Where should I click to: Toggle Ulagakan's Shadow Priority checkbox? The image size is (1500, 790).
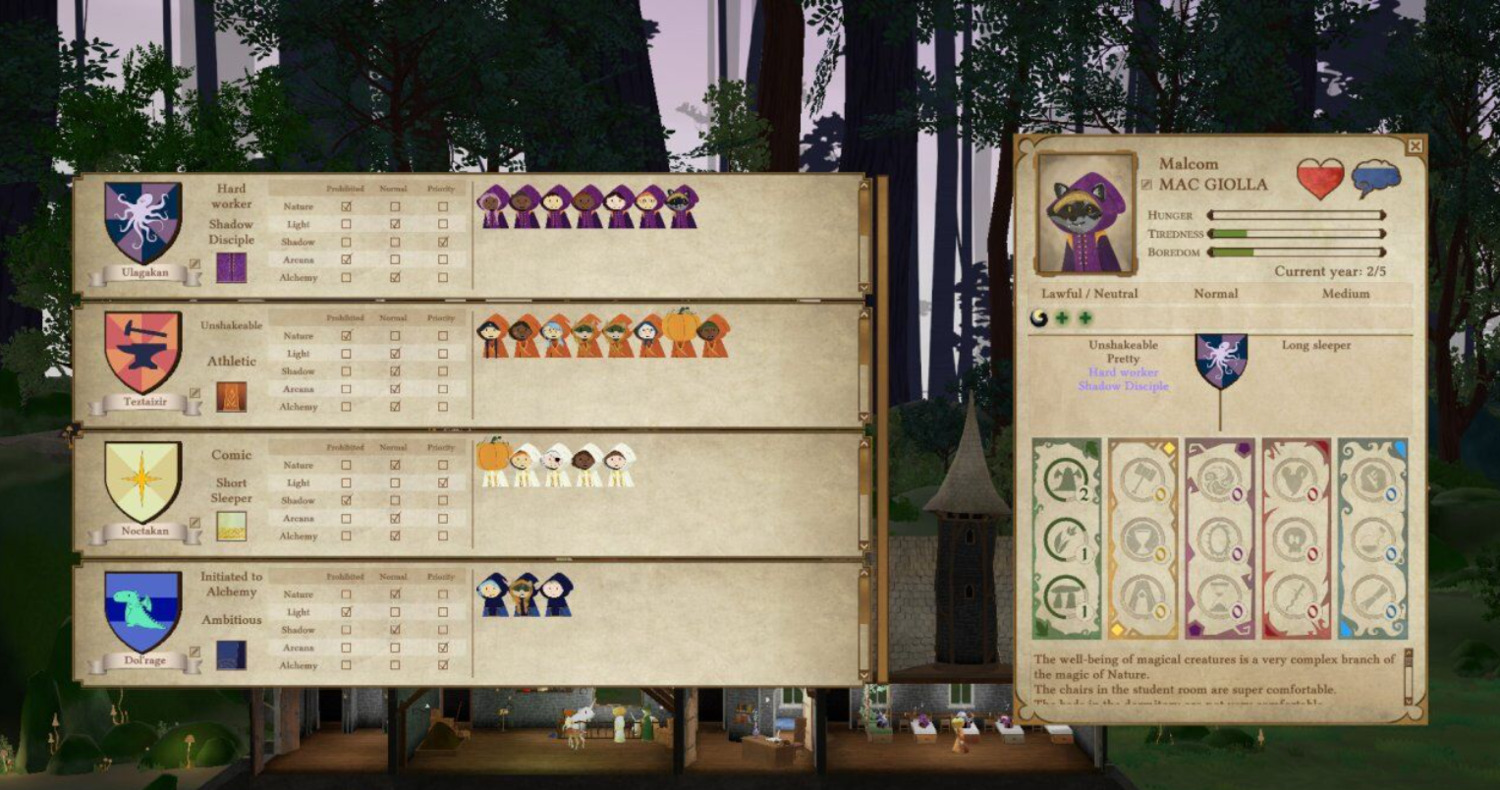443,242
